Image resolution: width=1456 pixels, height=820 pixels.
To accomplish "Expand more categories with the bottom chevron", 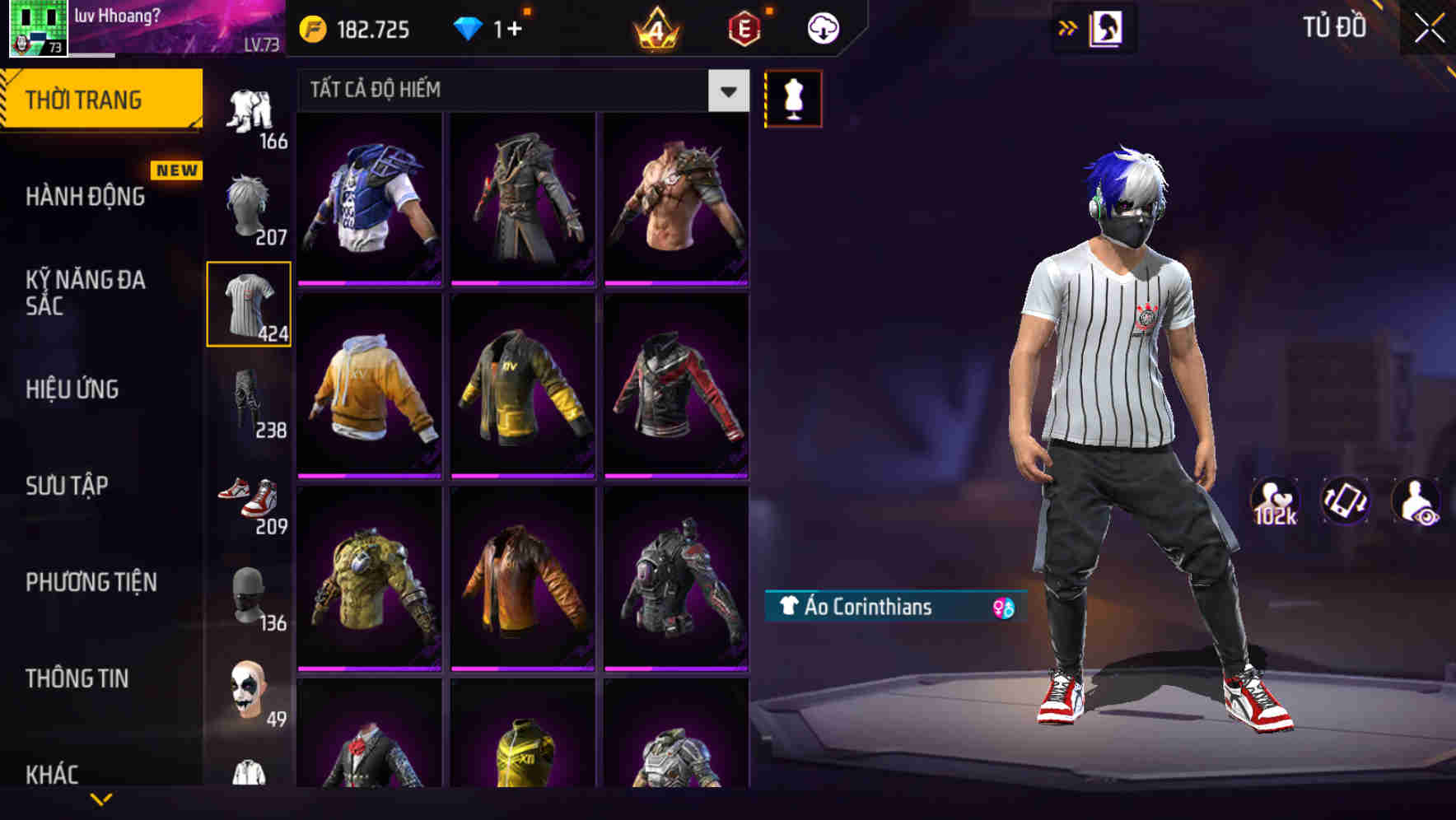I will click(x=101, y=797).
